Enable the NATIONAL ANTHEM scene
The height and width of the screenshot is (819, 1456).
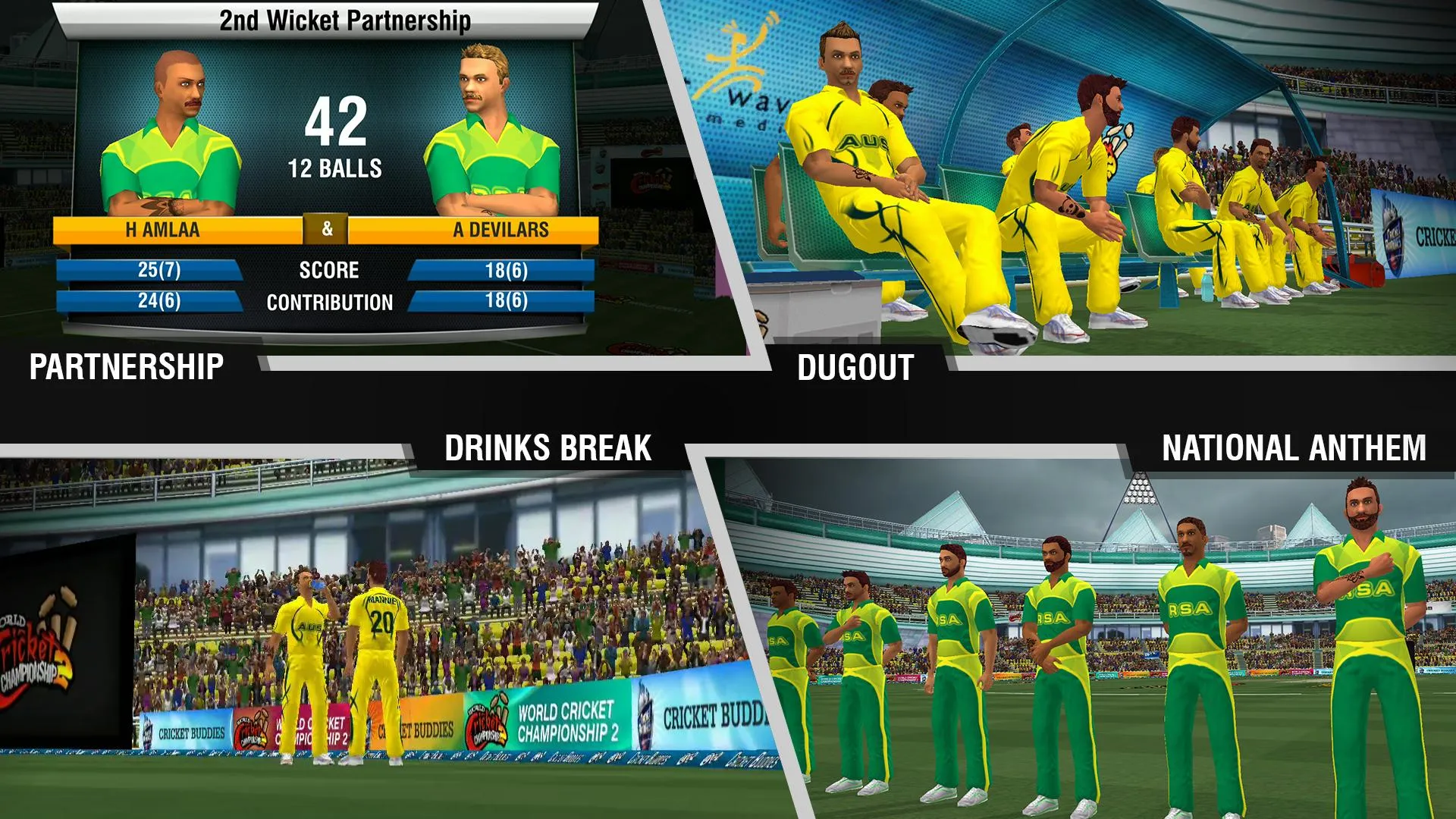tap(1293, 447)
